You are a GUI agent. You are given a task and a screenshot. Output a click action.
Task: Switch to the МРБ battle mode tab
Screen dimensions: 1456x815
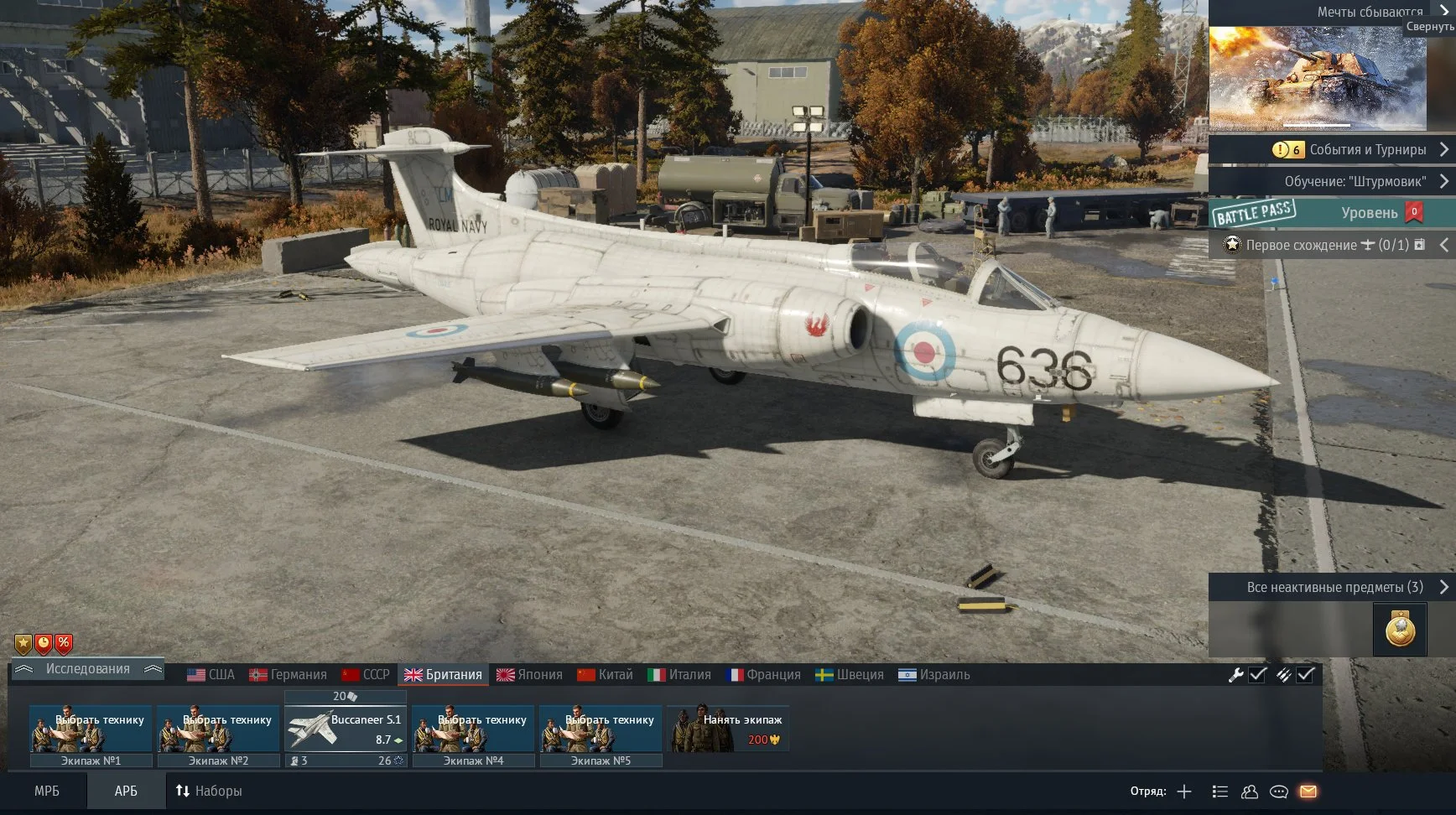[47, 791]
